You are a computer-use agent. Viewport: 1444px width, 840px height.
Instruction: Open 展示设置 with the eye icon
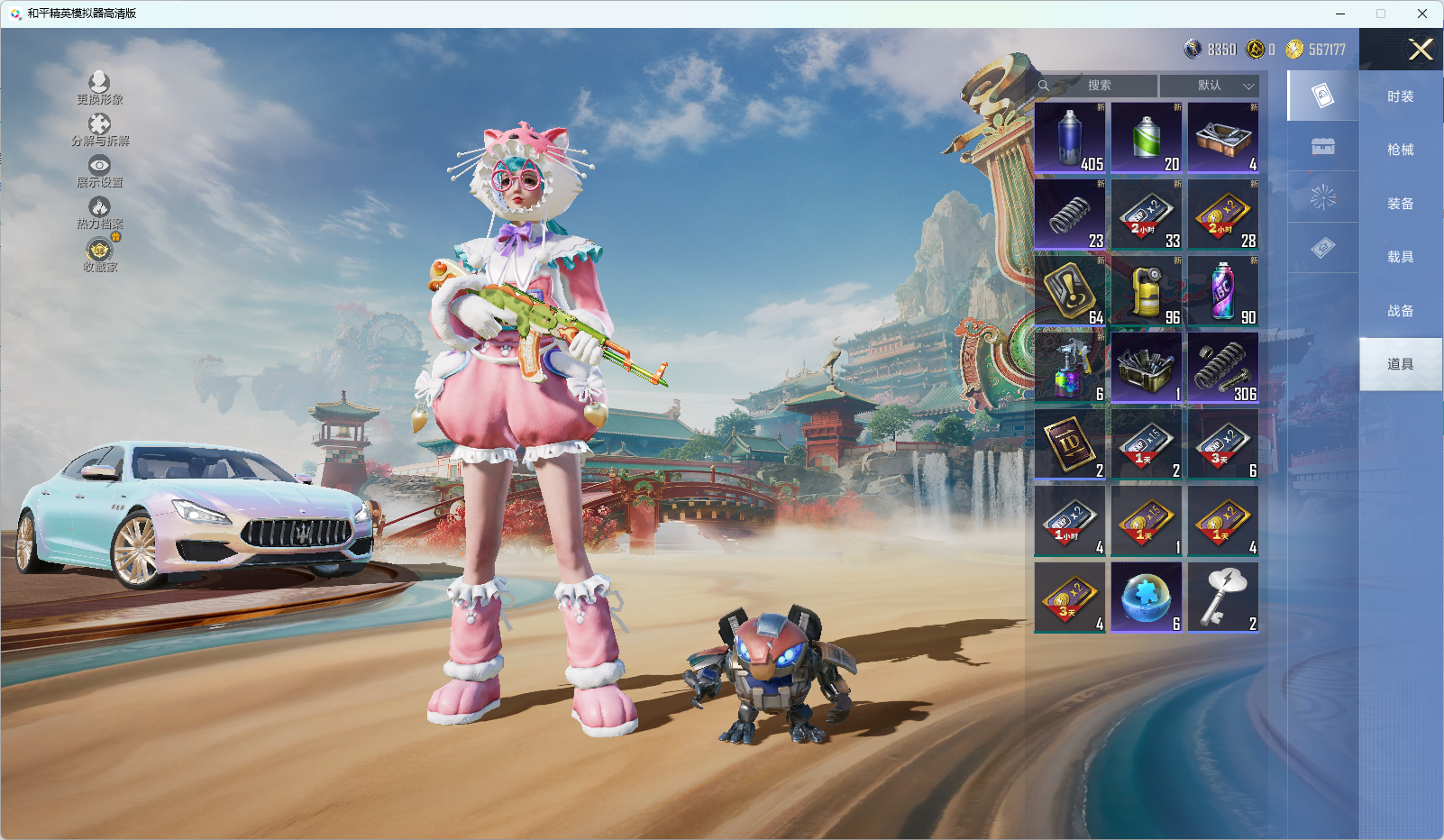point(99,171)
